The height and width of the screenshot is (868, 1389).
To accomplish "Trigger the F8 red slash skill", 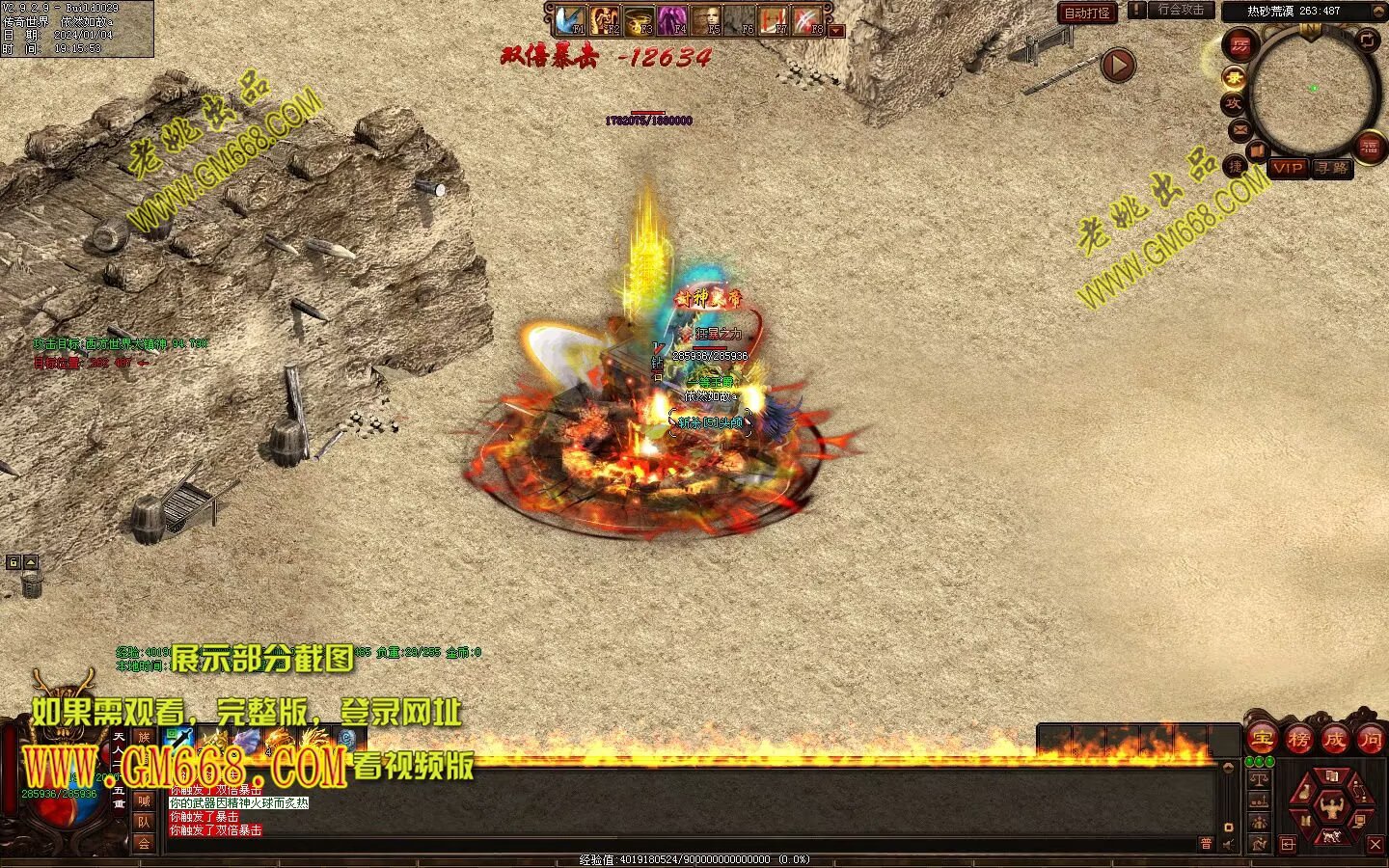I will 808,19.
